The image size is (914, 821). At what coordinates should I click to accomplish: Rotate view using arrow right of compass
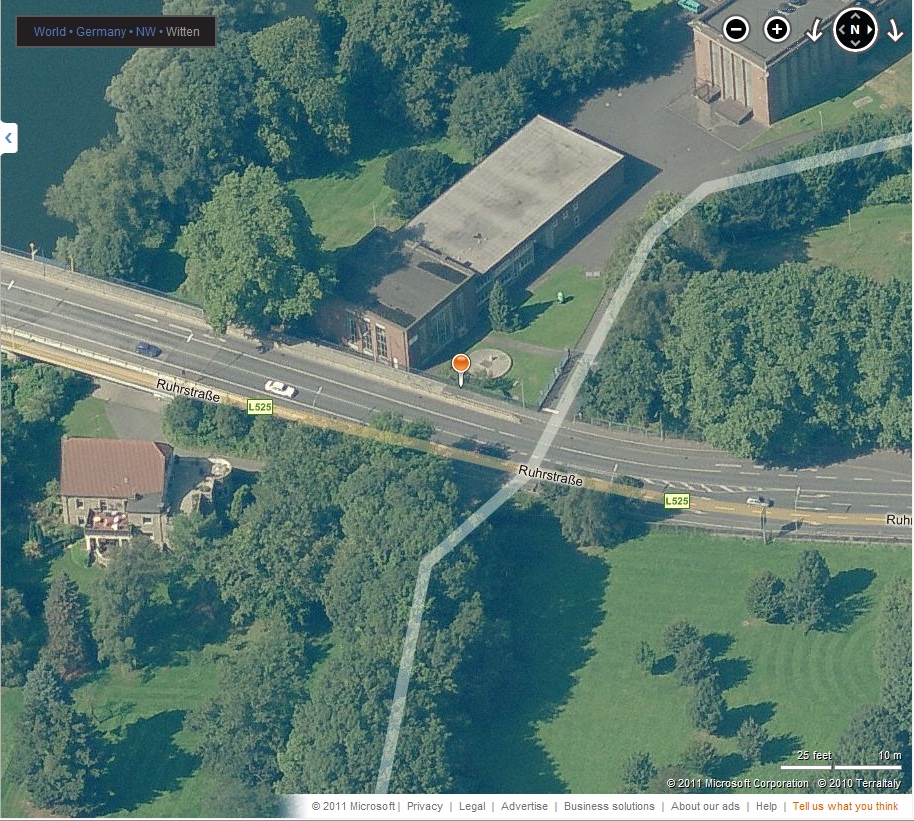point(895,32)
